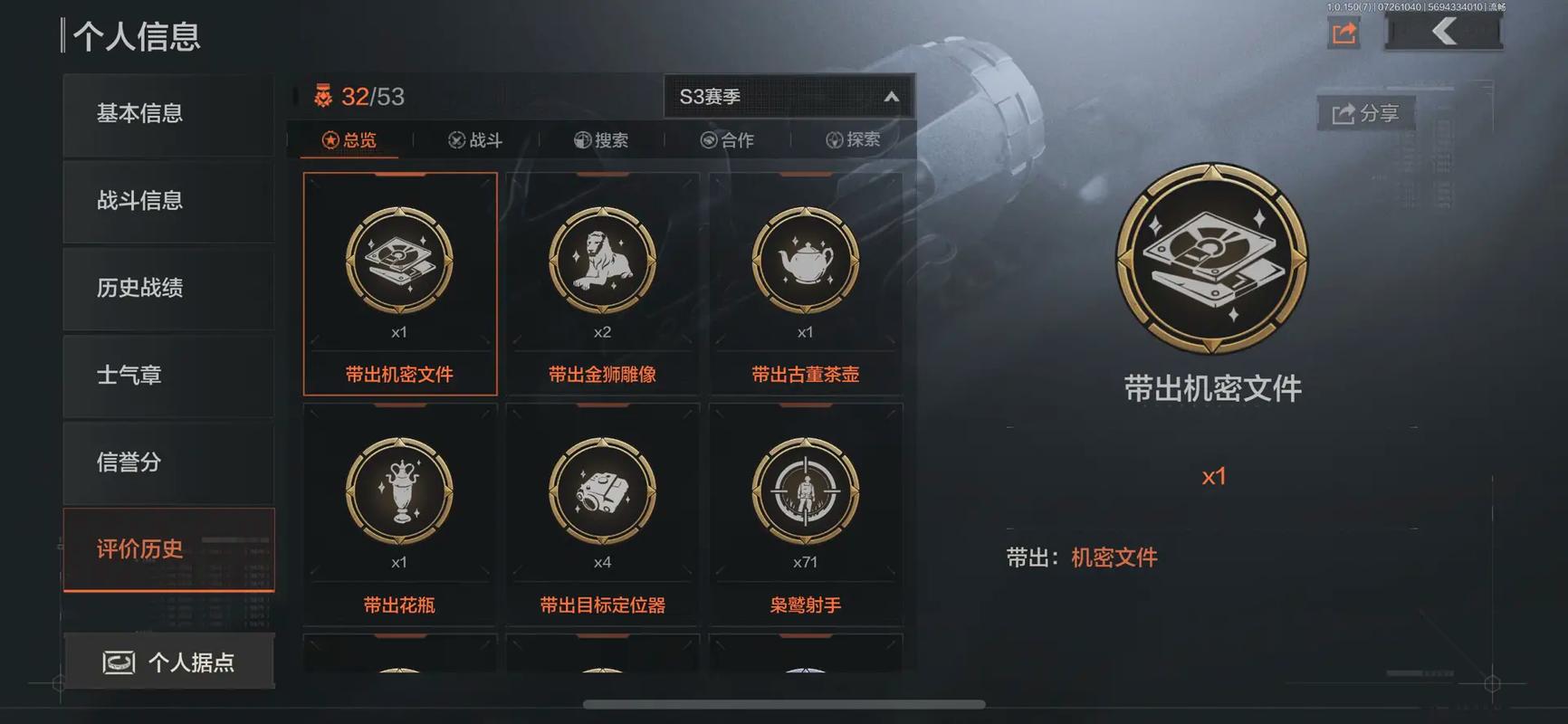Screen dimensions: 1568x724
Task: Click the share icon at top right
Action: (1343, 32)
